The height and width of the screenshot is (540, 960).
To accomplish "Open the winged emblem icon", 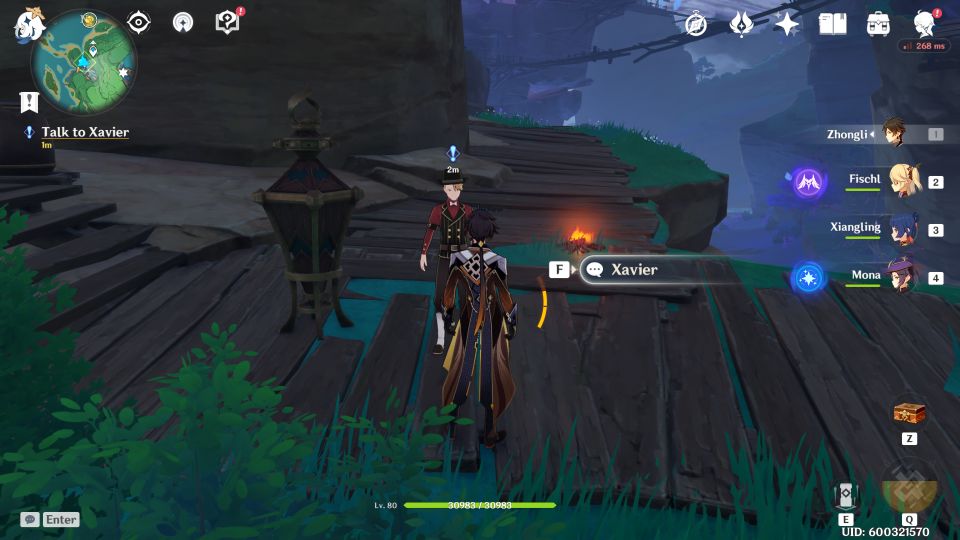I will click(741, 24).
